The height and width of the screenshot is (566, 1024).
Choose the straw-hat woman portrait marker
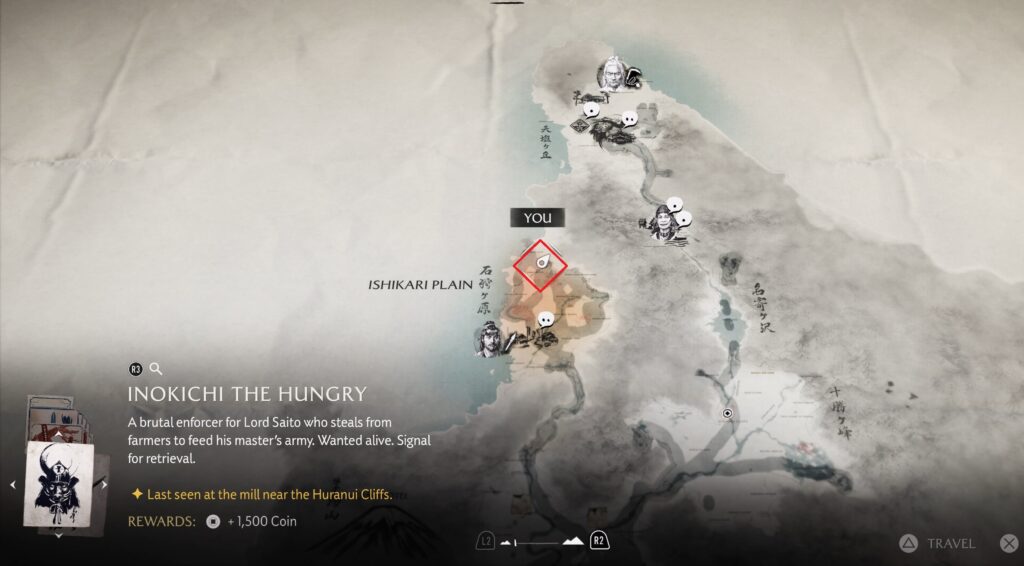tap(662, 223)
